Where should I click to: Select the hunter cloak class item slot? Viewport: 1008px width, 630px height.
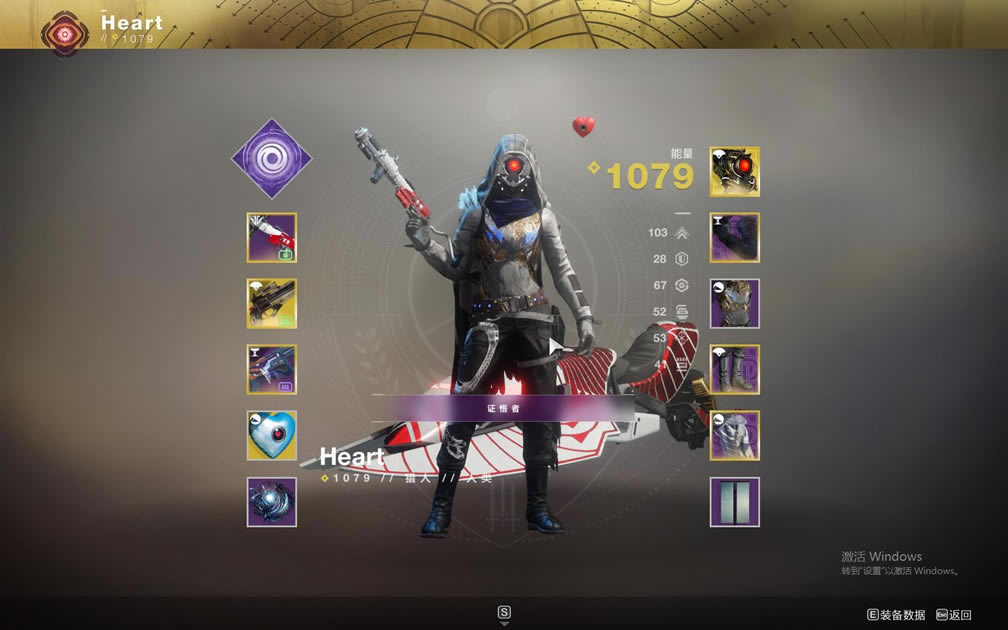tap(735, 436)
